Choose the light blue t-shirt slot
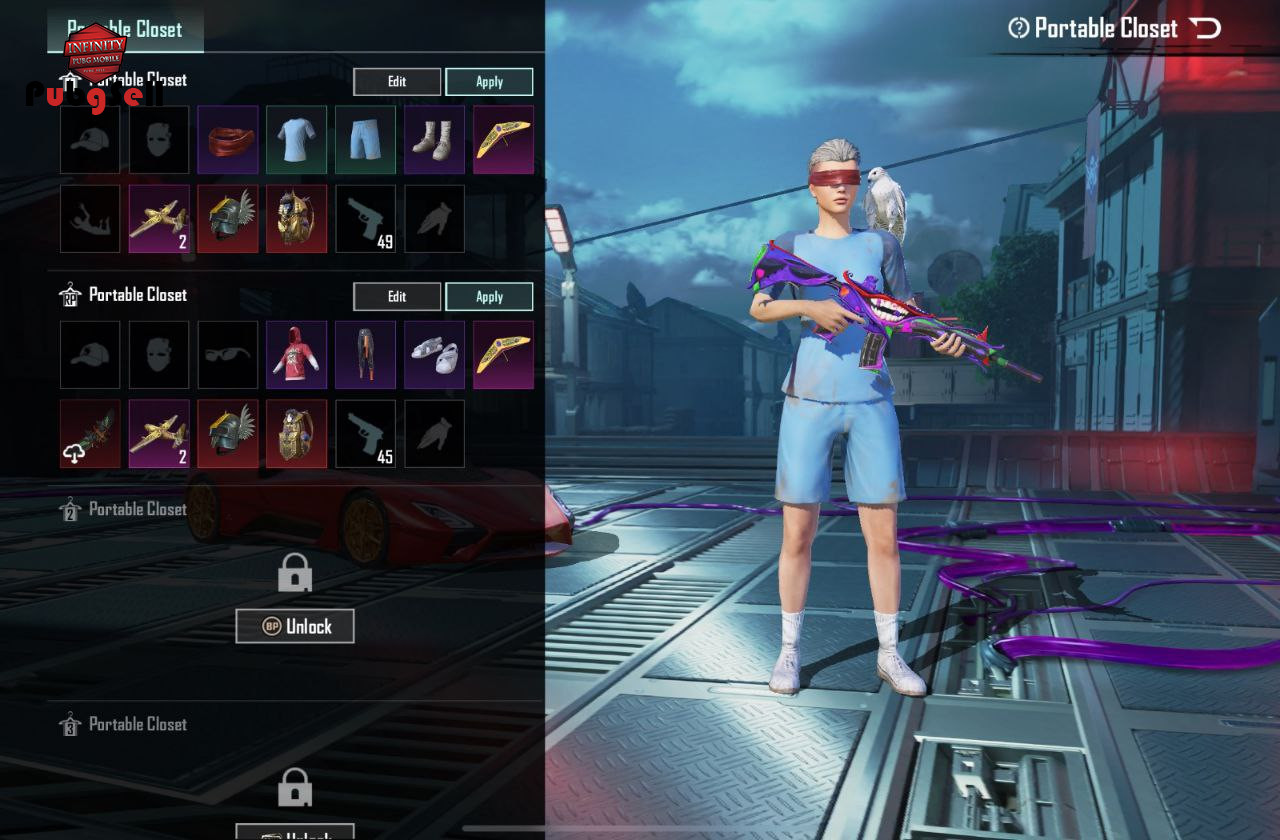The height and width of the screenshot is (840, 1280). pos(297,140)
